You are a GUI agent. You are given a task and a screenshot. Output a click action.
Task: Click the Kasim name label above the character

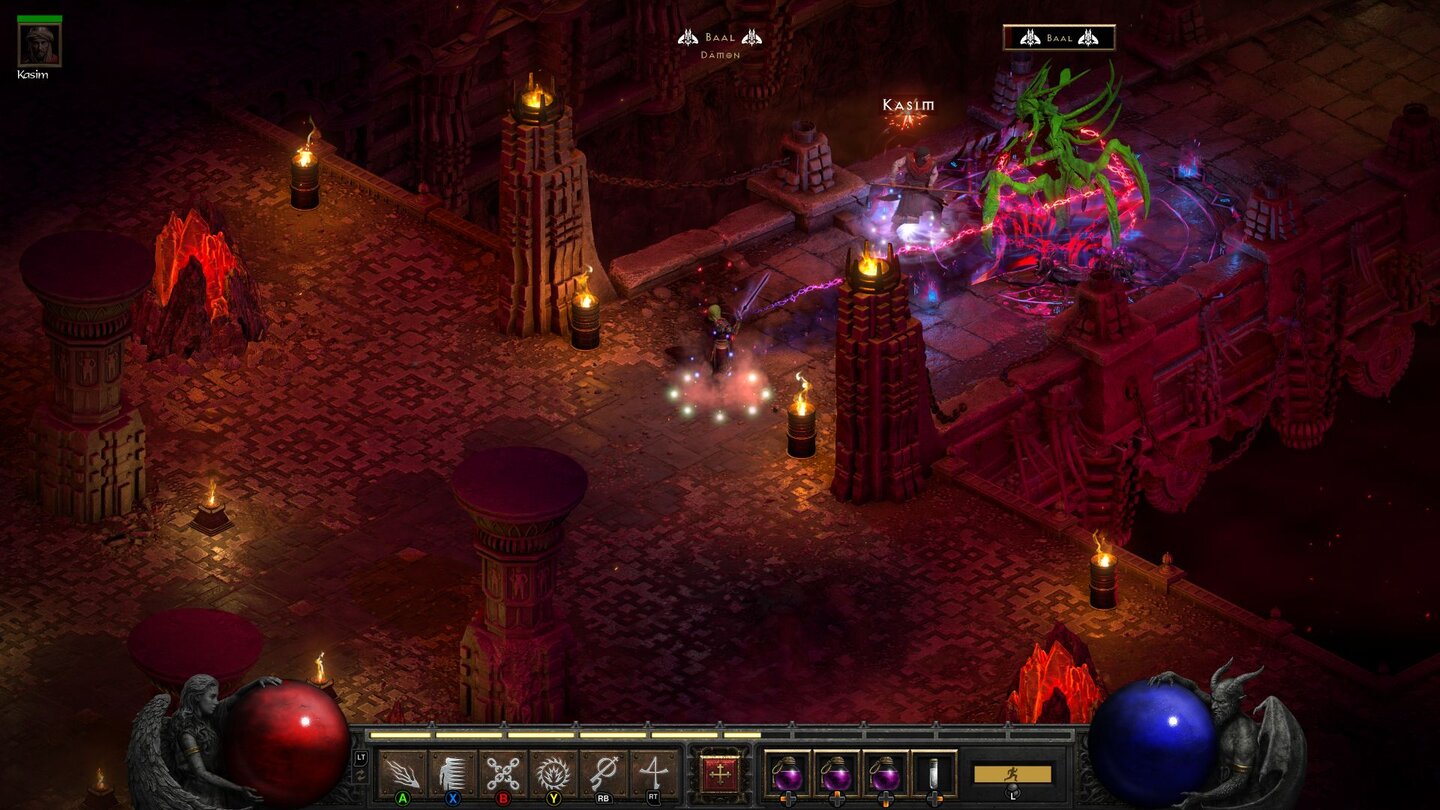tap(909, 103)
